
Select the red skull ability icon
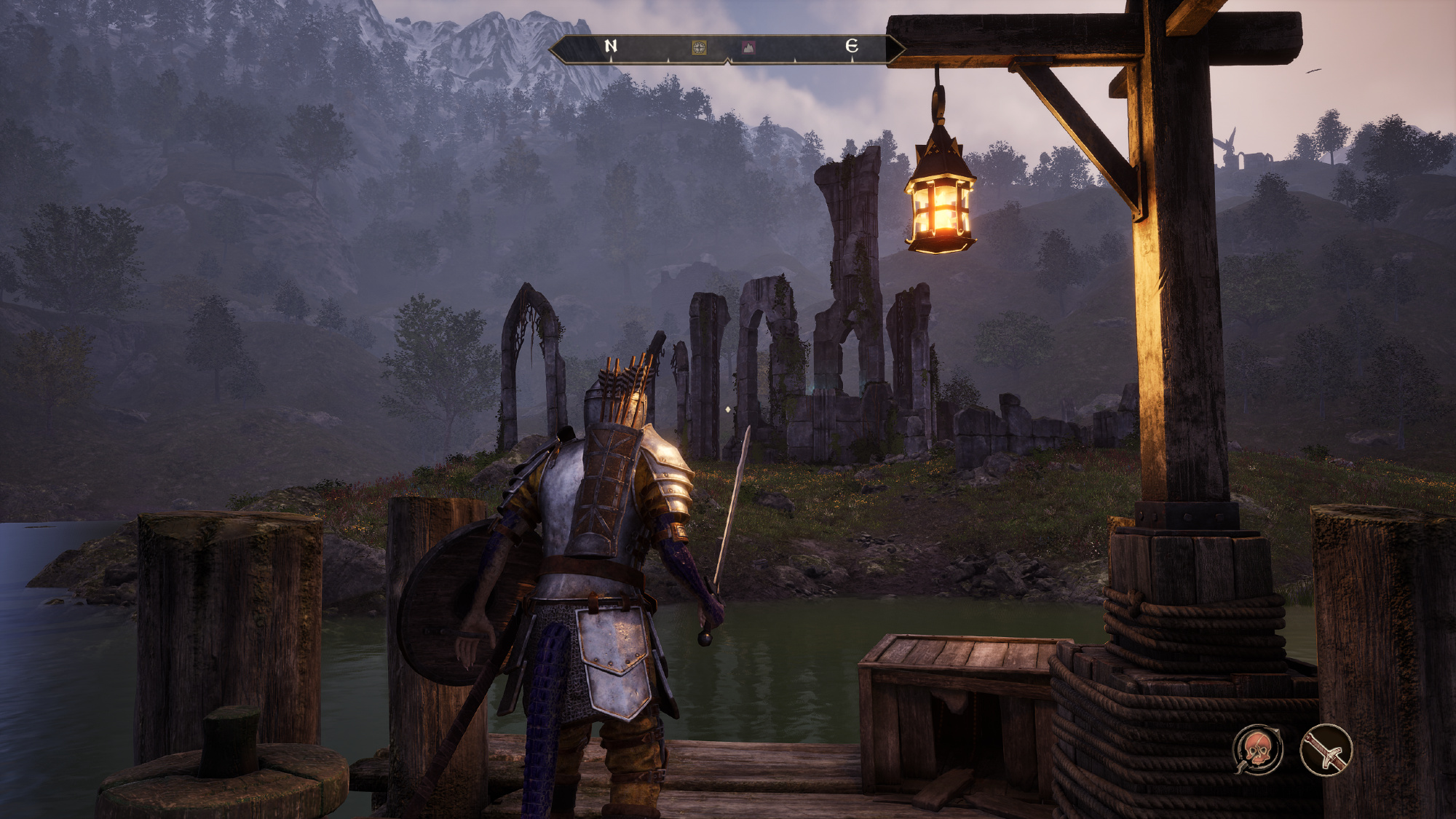click(x=1257, y=750)
